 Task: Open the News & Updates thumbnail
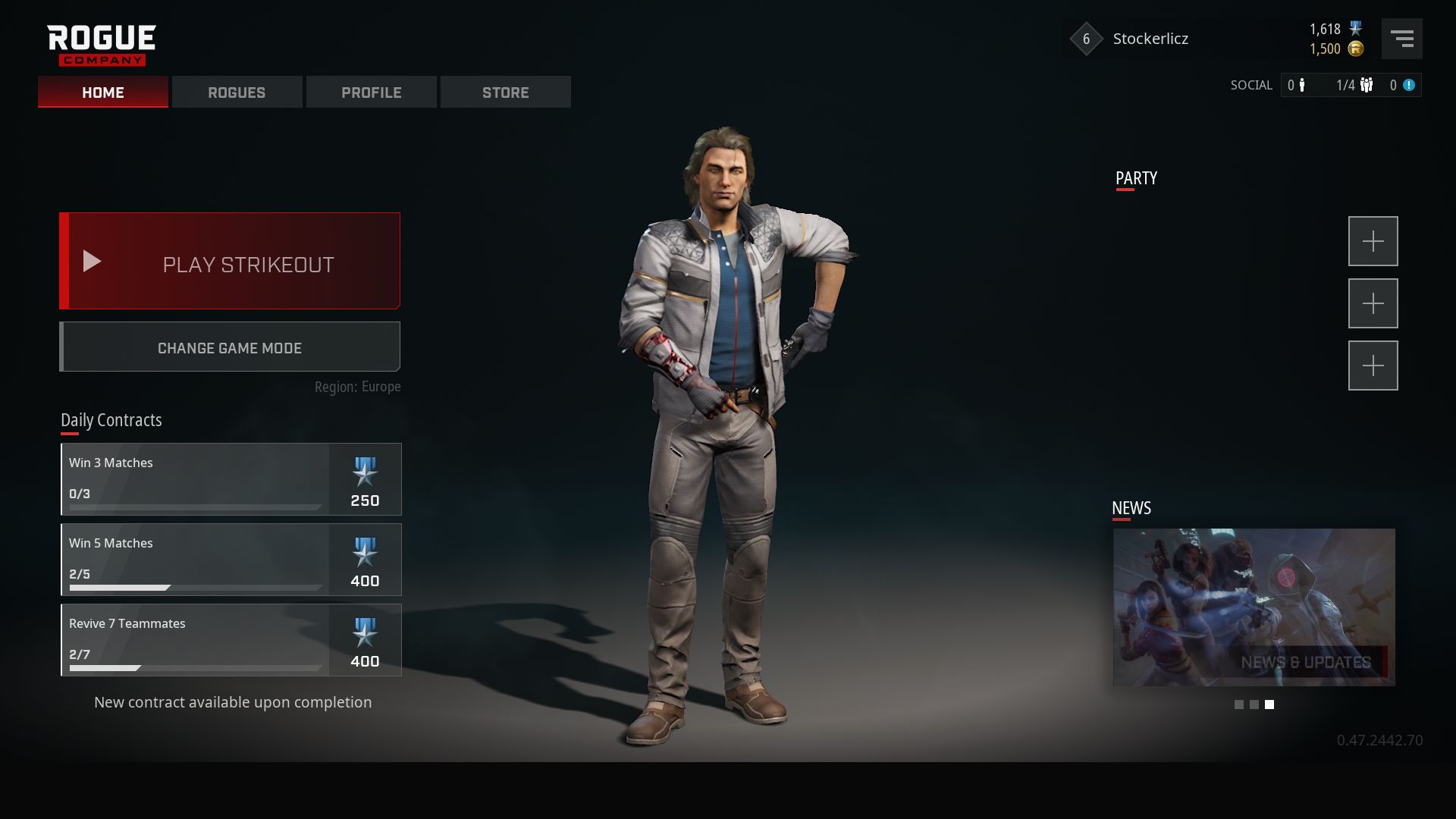[1254, 607]
